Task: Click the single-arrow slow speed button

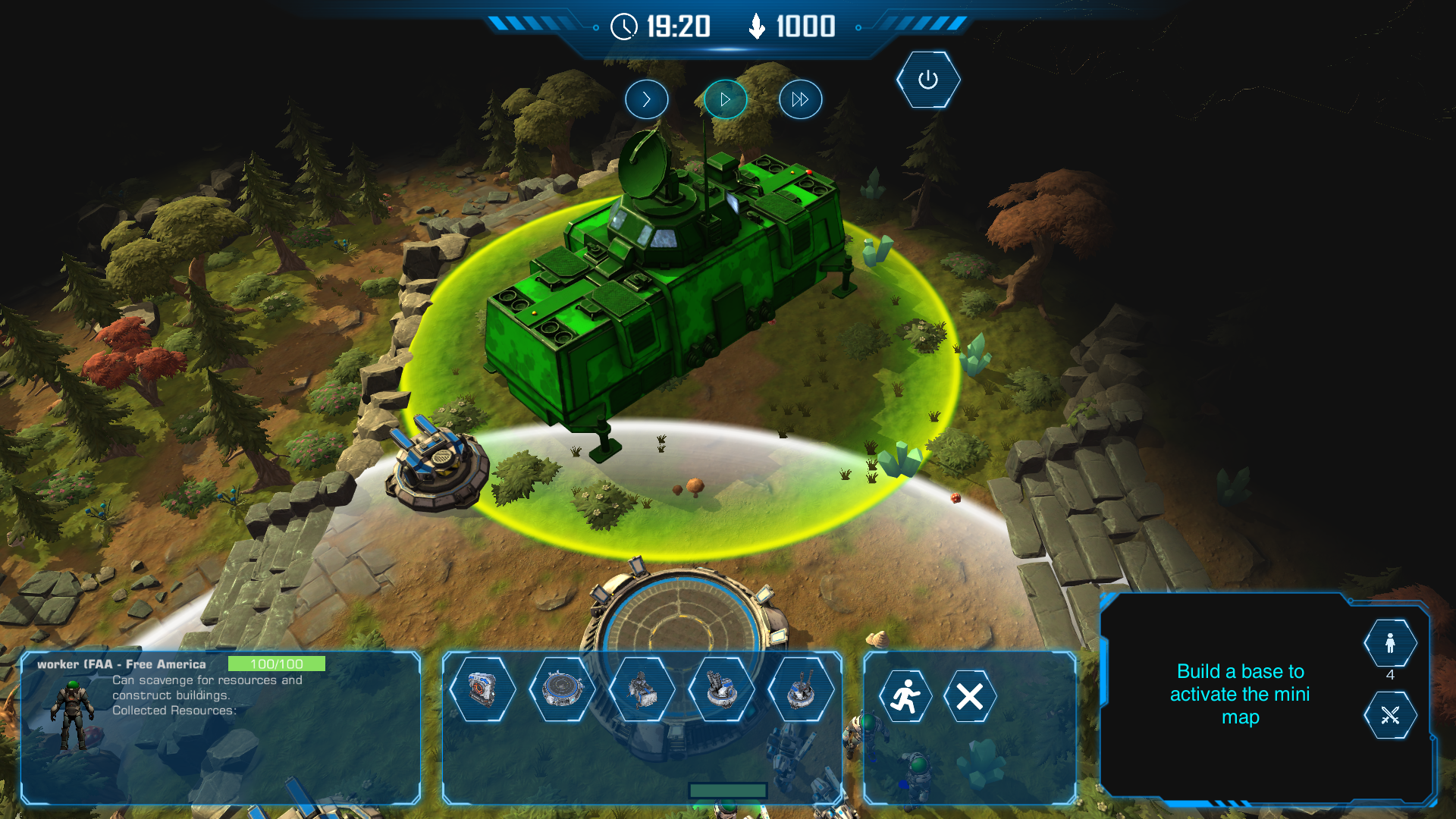Action: 646,99
